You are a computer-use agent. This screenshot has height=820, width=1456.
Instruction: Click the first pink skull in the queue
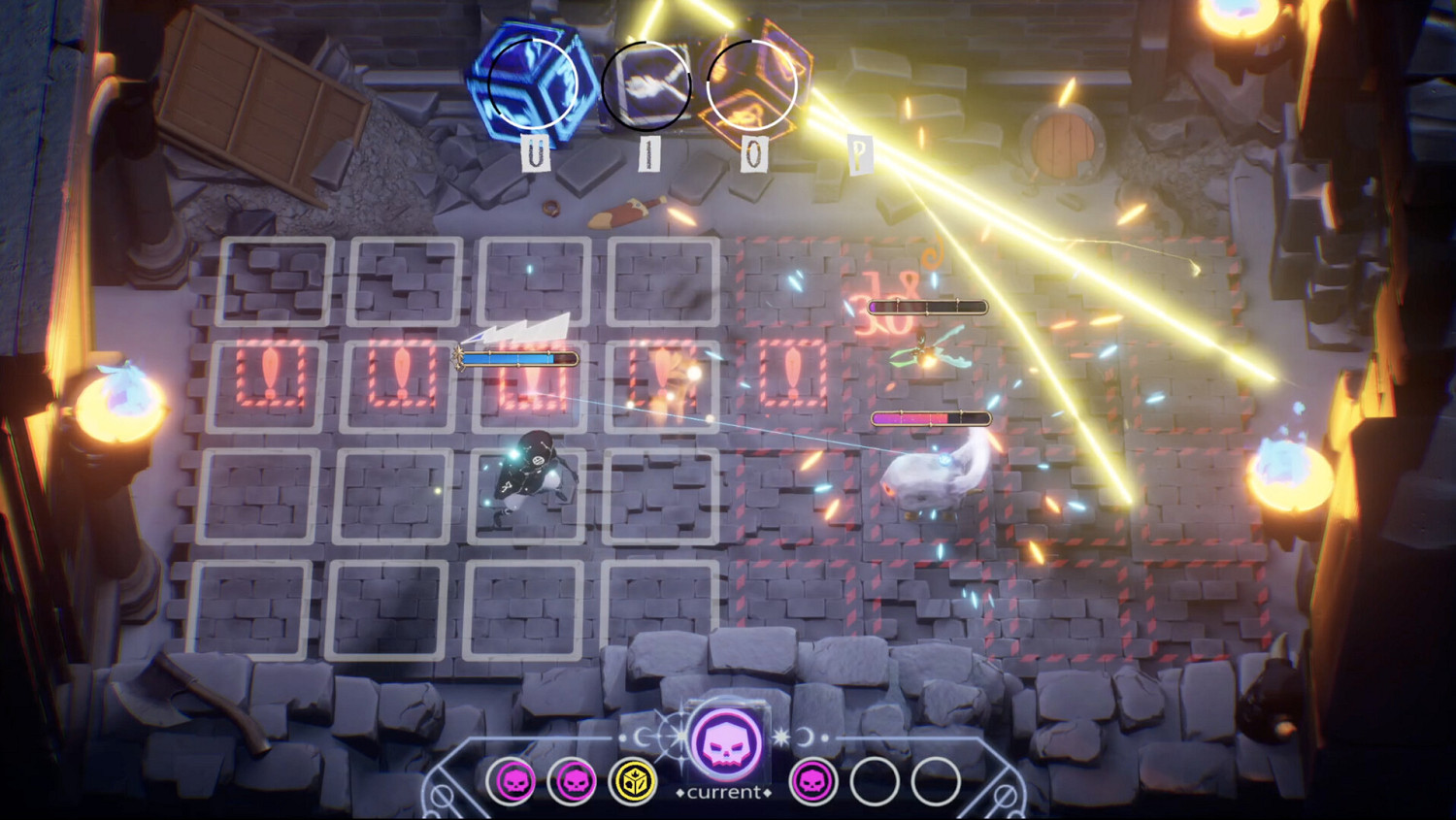[514, 781]
